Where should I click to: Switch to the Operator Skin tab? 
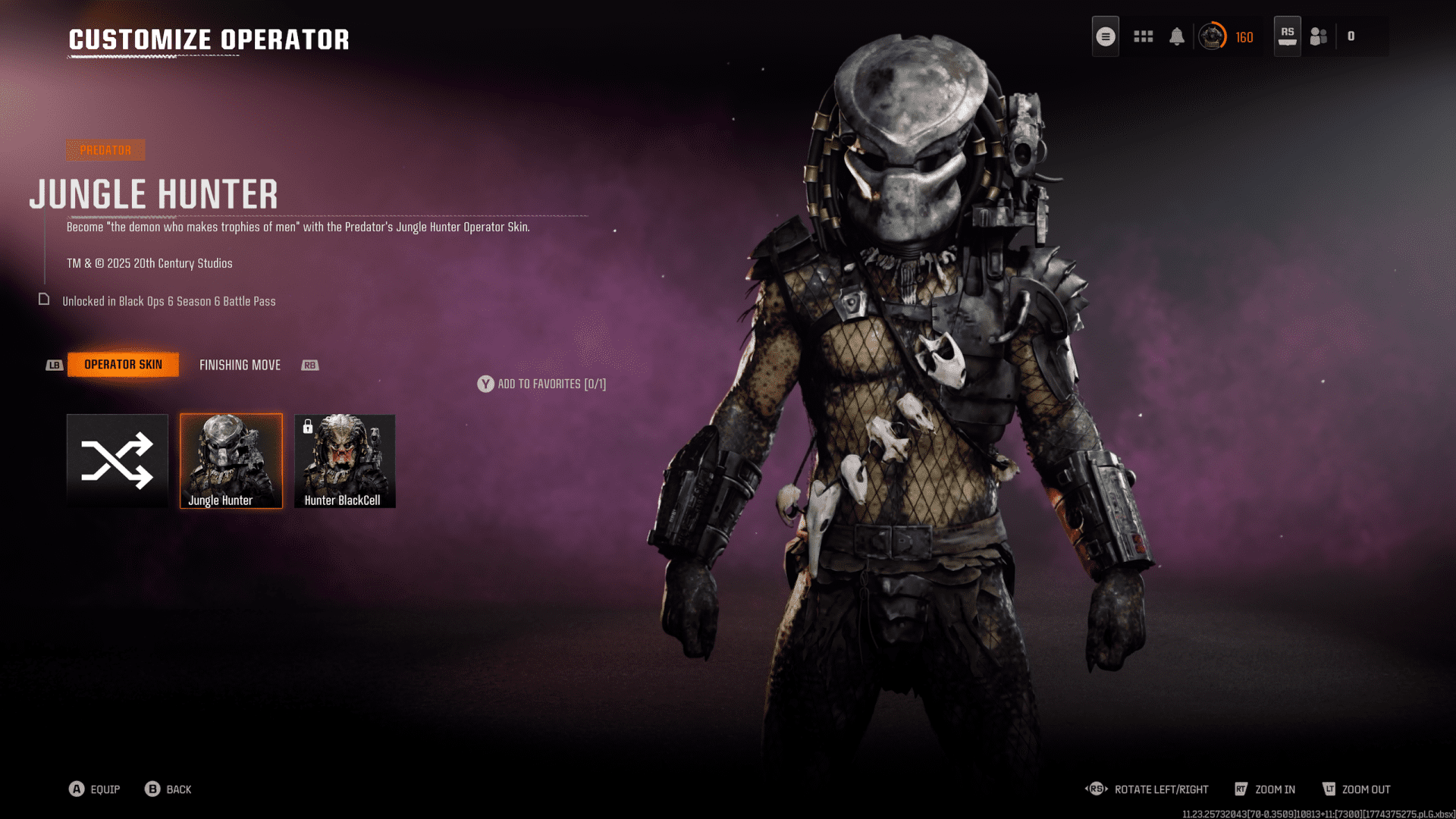point(123,365)
